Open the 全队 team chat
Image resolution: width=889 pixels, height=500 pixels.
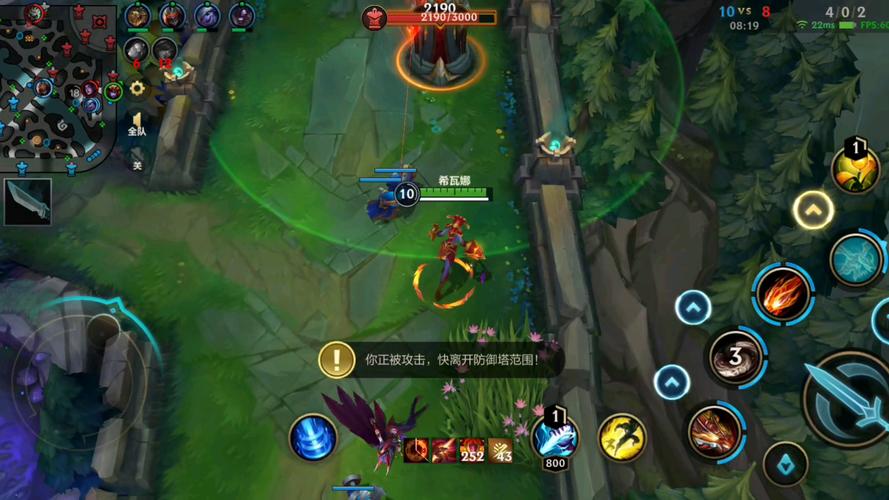(x=137, y=124)
